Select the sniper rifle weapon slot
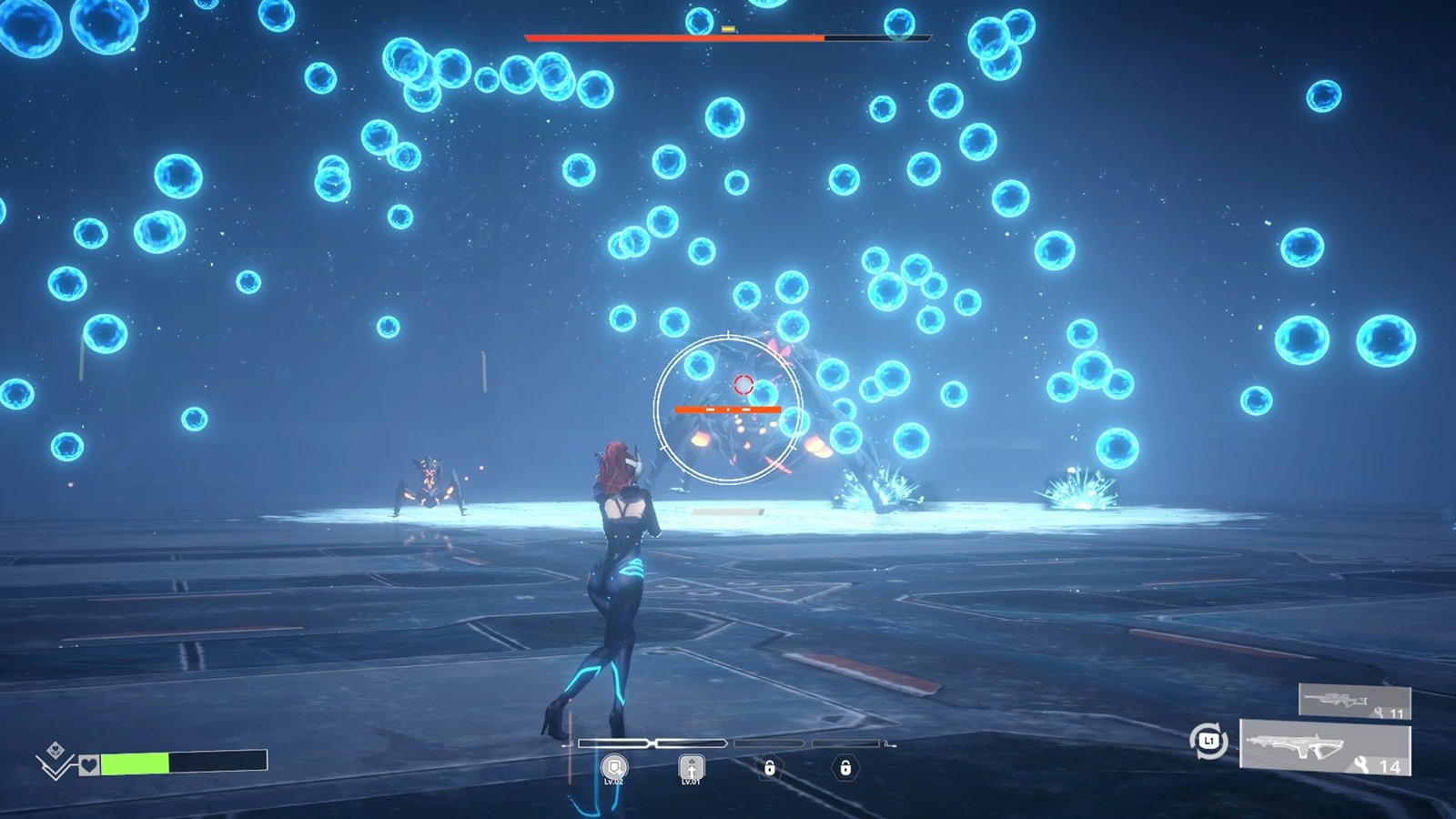Viewport: 1456px width, 819px height. [x=1354, y=702]
